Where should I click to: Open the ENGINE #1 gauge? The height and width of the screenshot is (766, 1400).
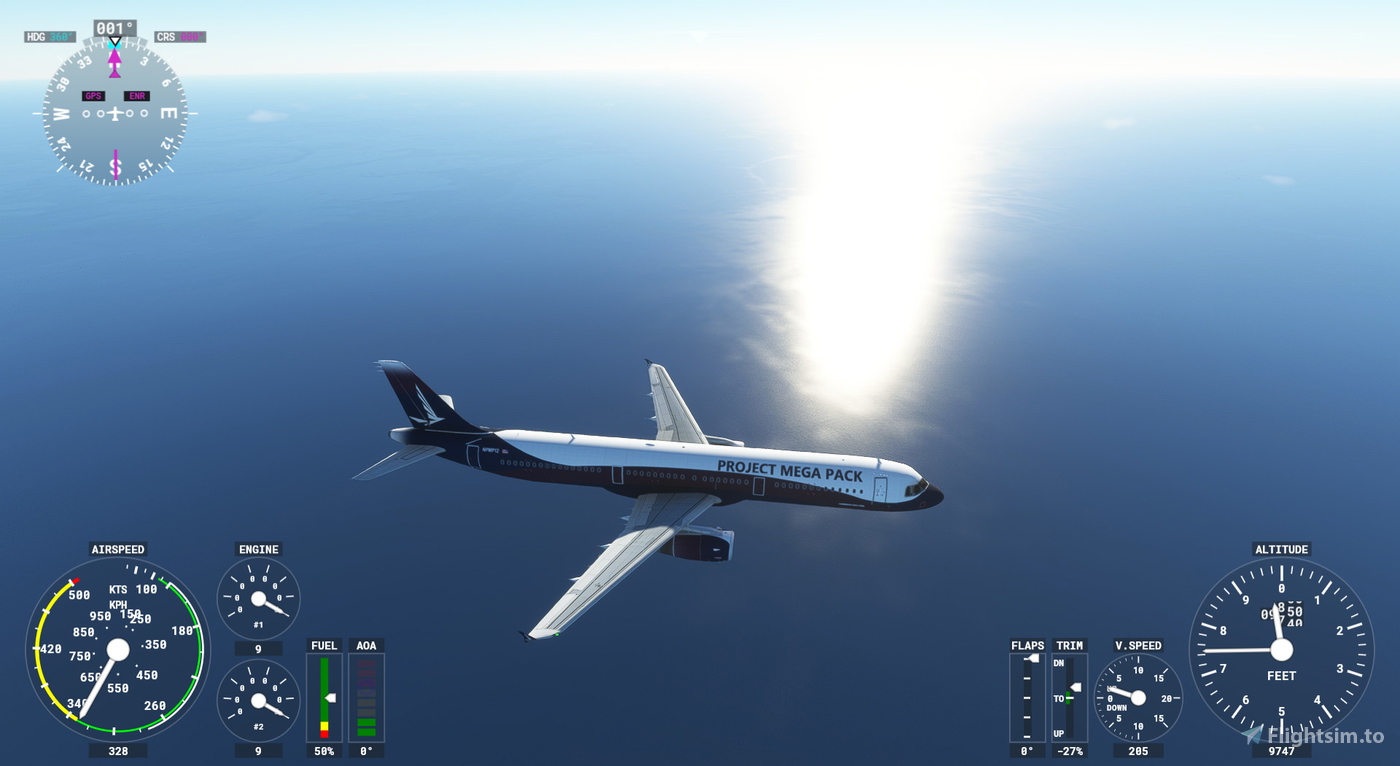(258, 597)
